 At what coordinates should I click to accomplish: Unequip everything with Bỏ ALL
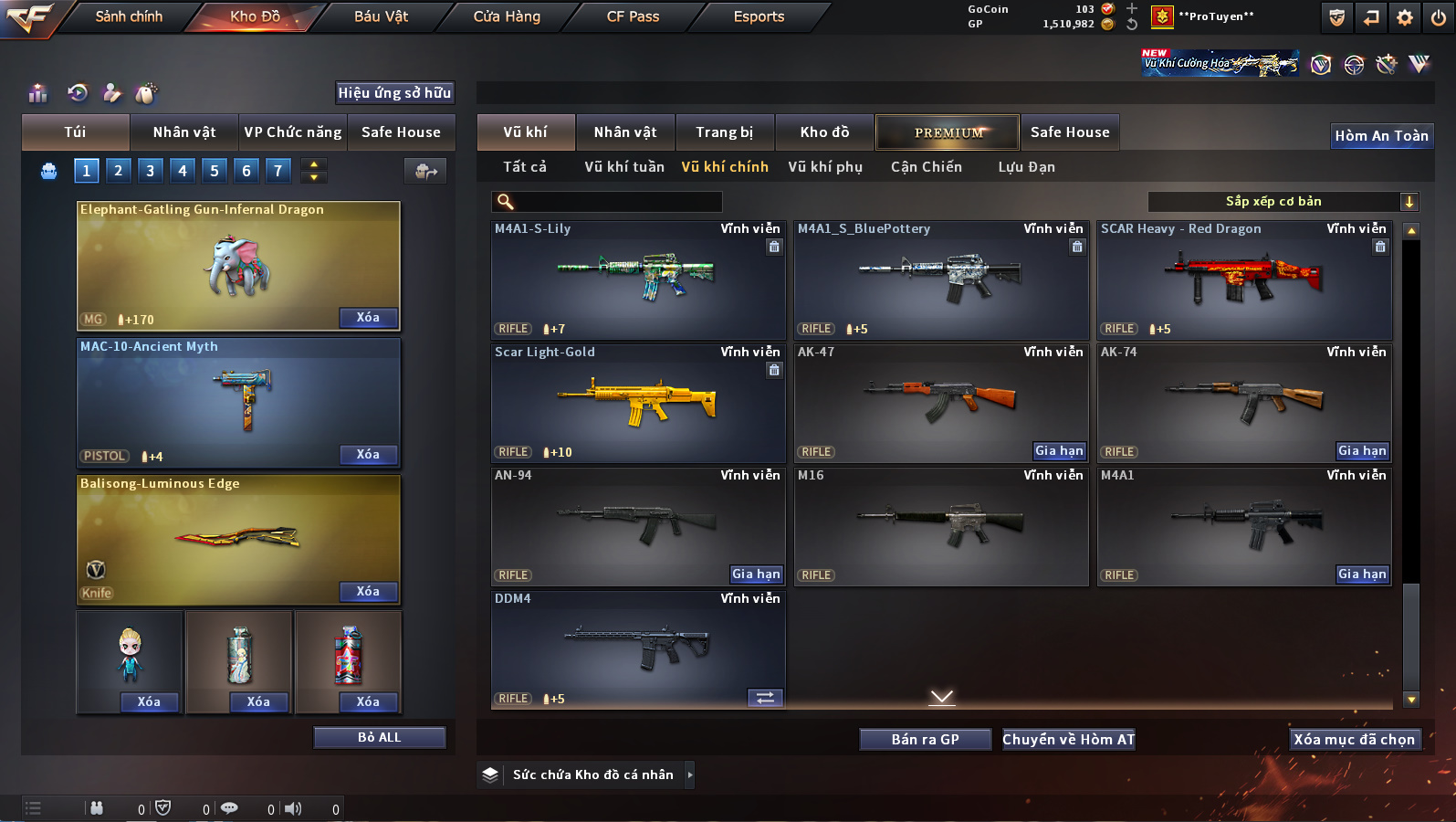tap(379, 737)
